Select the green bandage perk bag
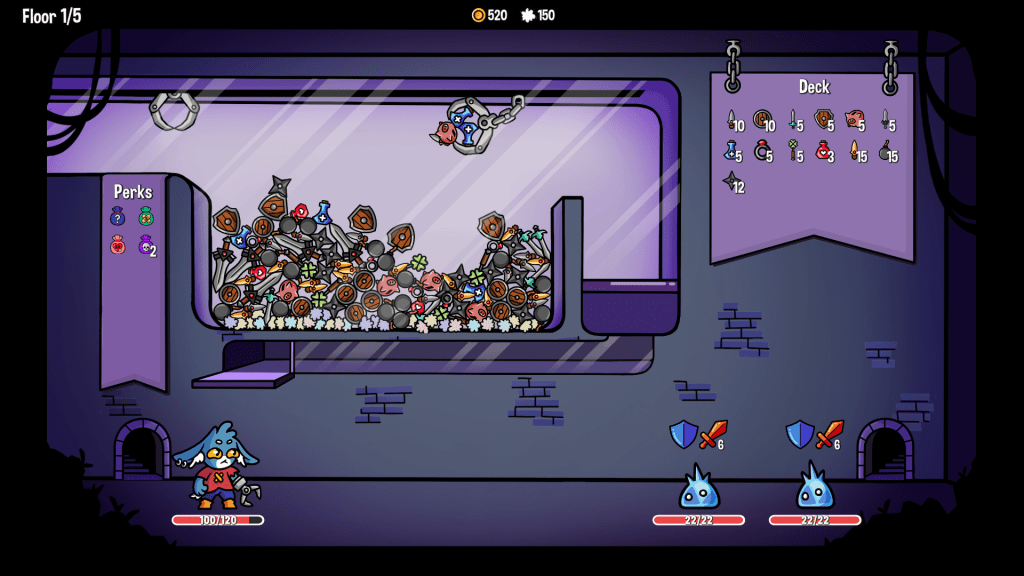Image resolution: width=1024 pixels, height=576 pixels. [x=146, y=216]
